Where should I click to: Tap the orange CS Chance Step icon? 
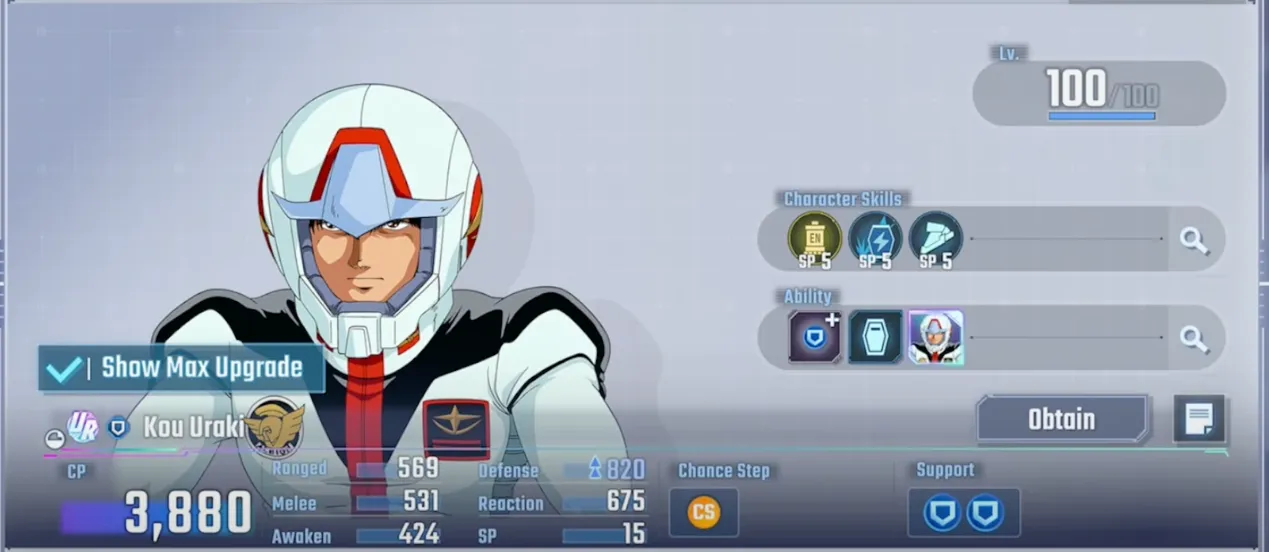pyautogui.click(x=703, y=512)
